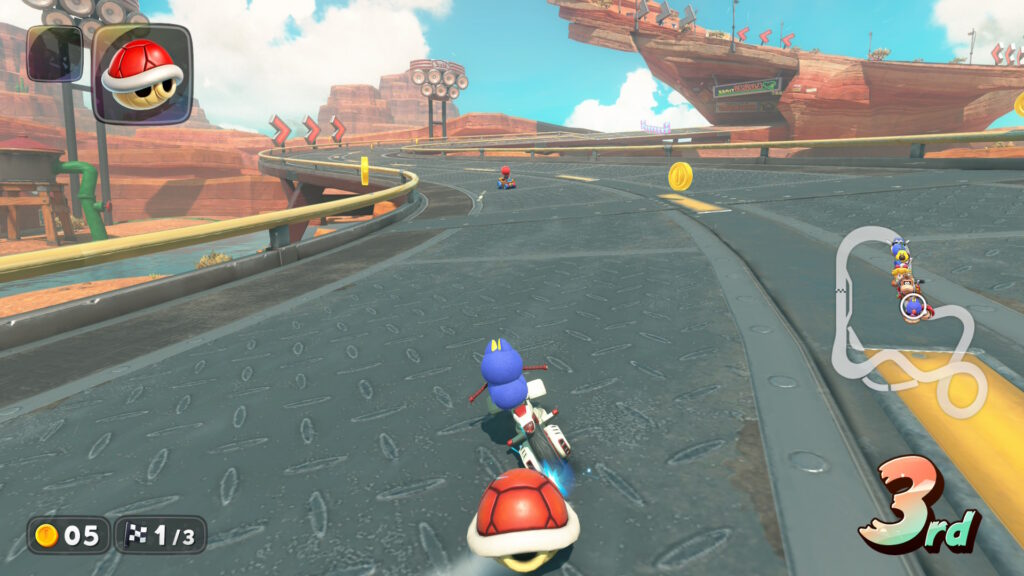1024x576 pixels.
Task: Select the red shell item slot
Action: pos(141,73)
